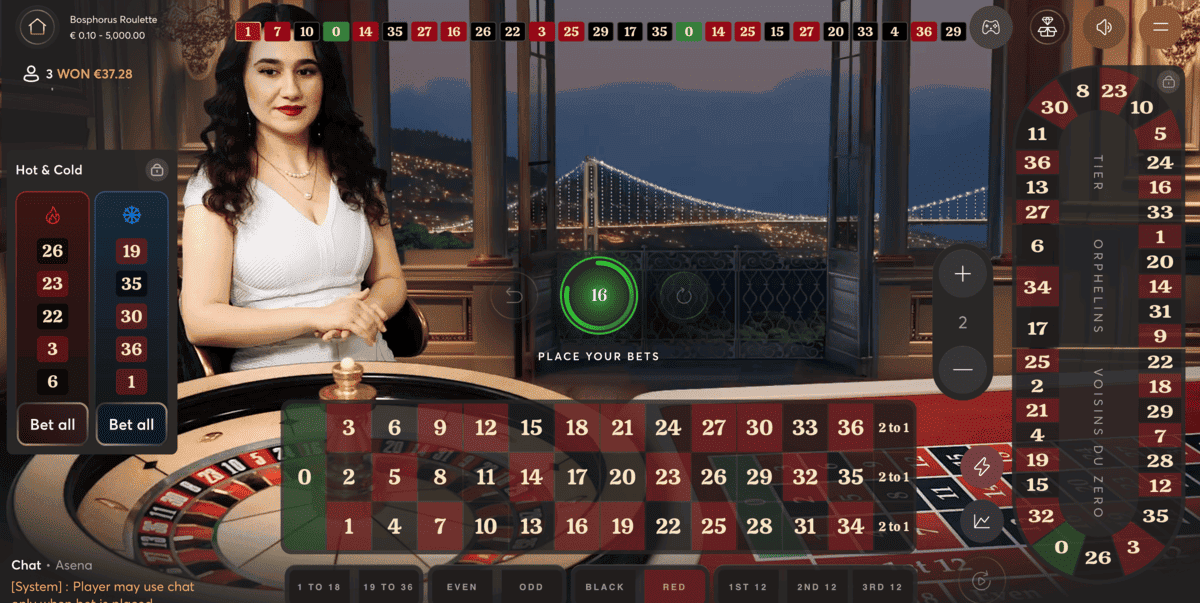Increase chip value with plus button

(x=962, y=274)
